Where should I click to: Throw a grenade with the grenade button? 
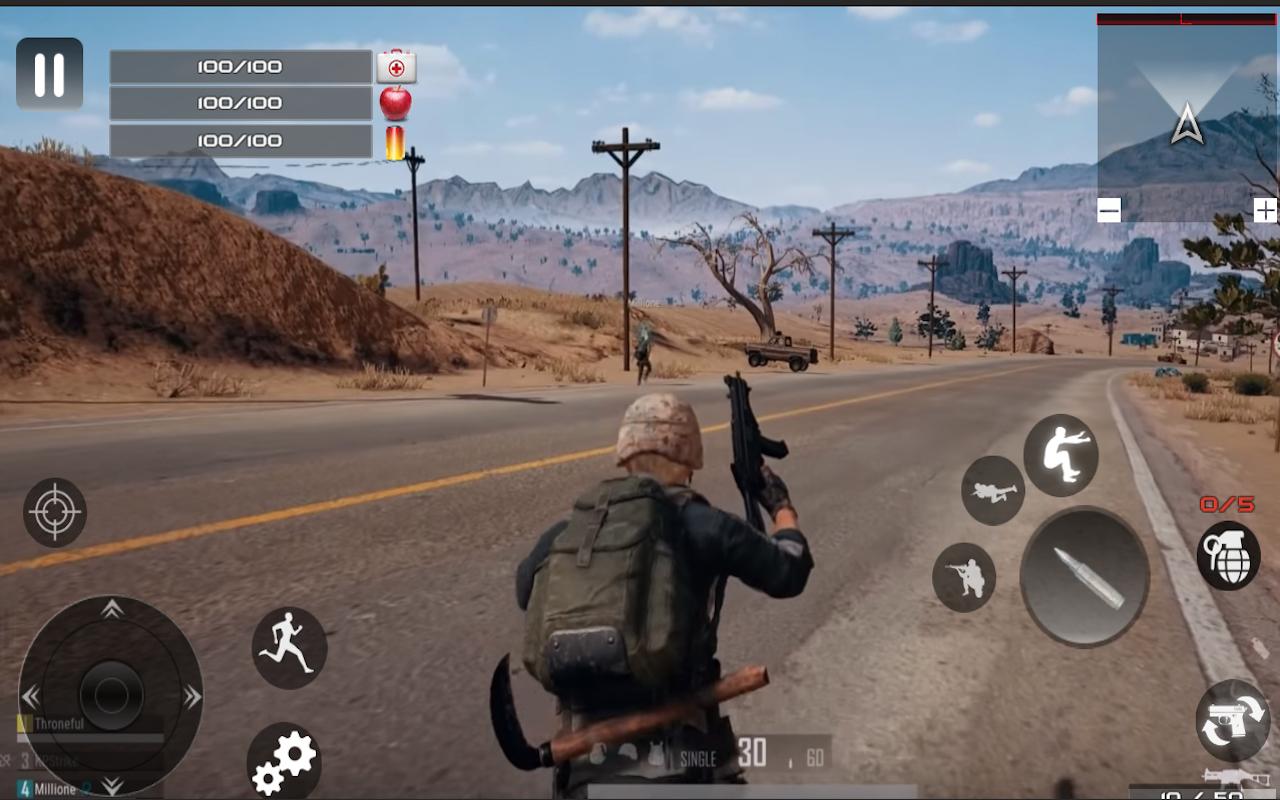point(1229,556)
